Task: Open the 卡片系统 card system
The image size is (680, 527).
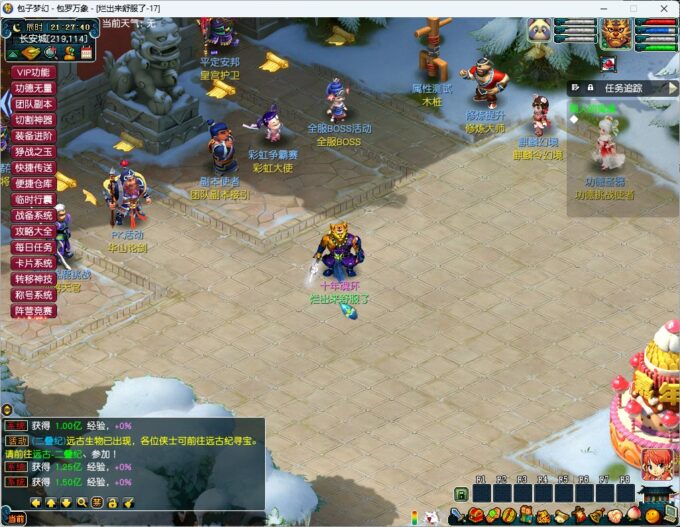Action: (32, 263)
